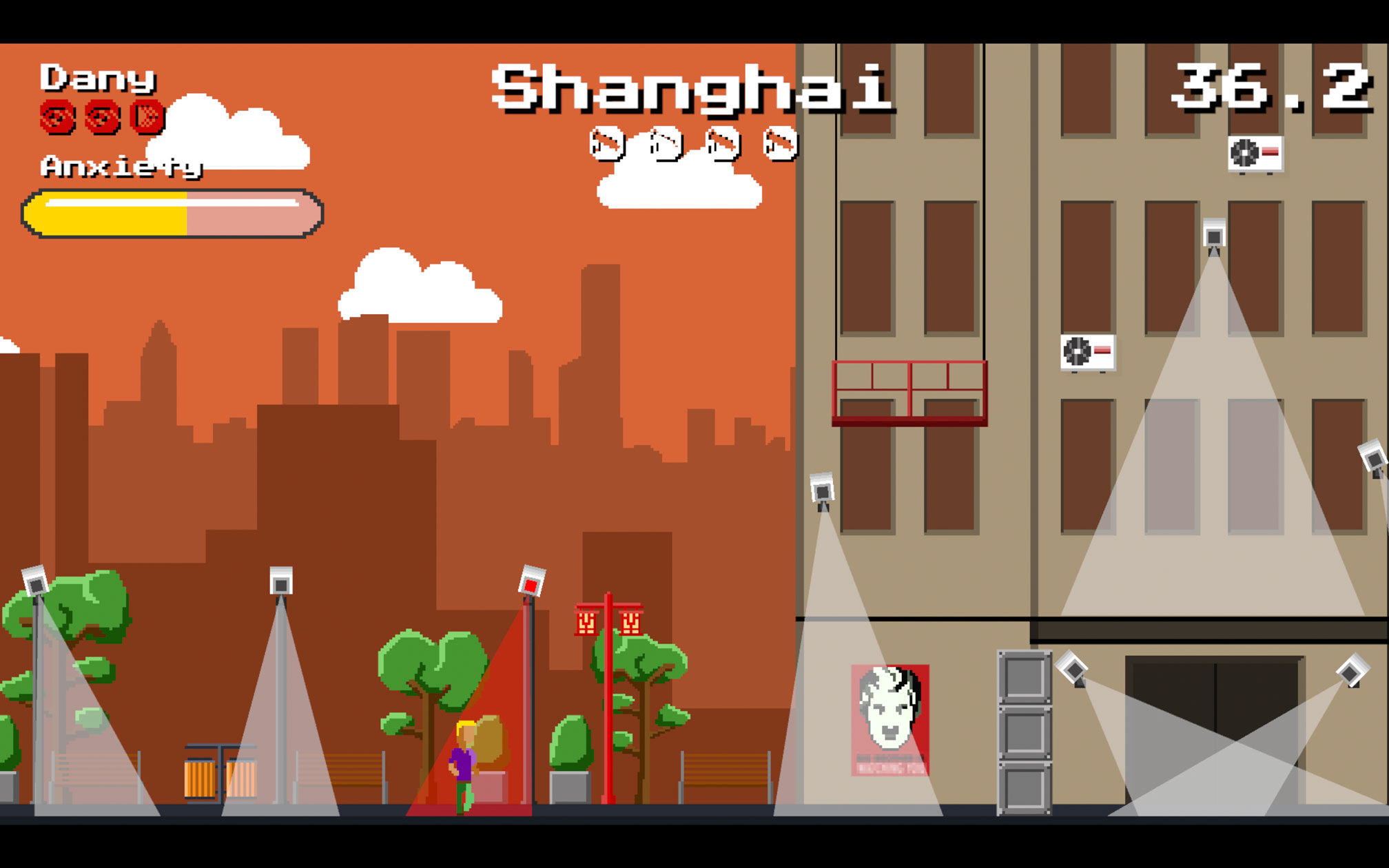This screenshot has height=868, width=1389.
Task: Toggle the half-filled third detection eye icon
Action: point(148,117)
